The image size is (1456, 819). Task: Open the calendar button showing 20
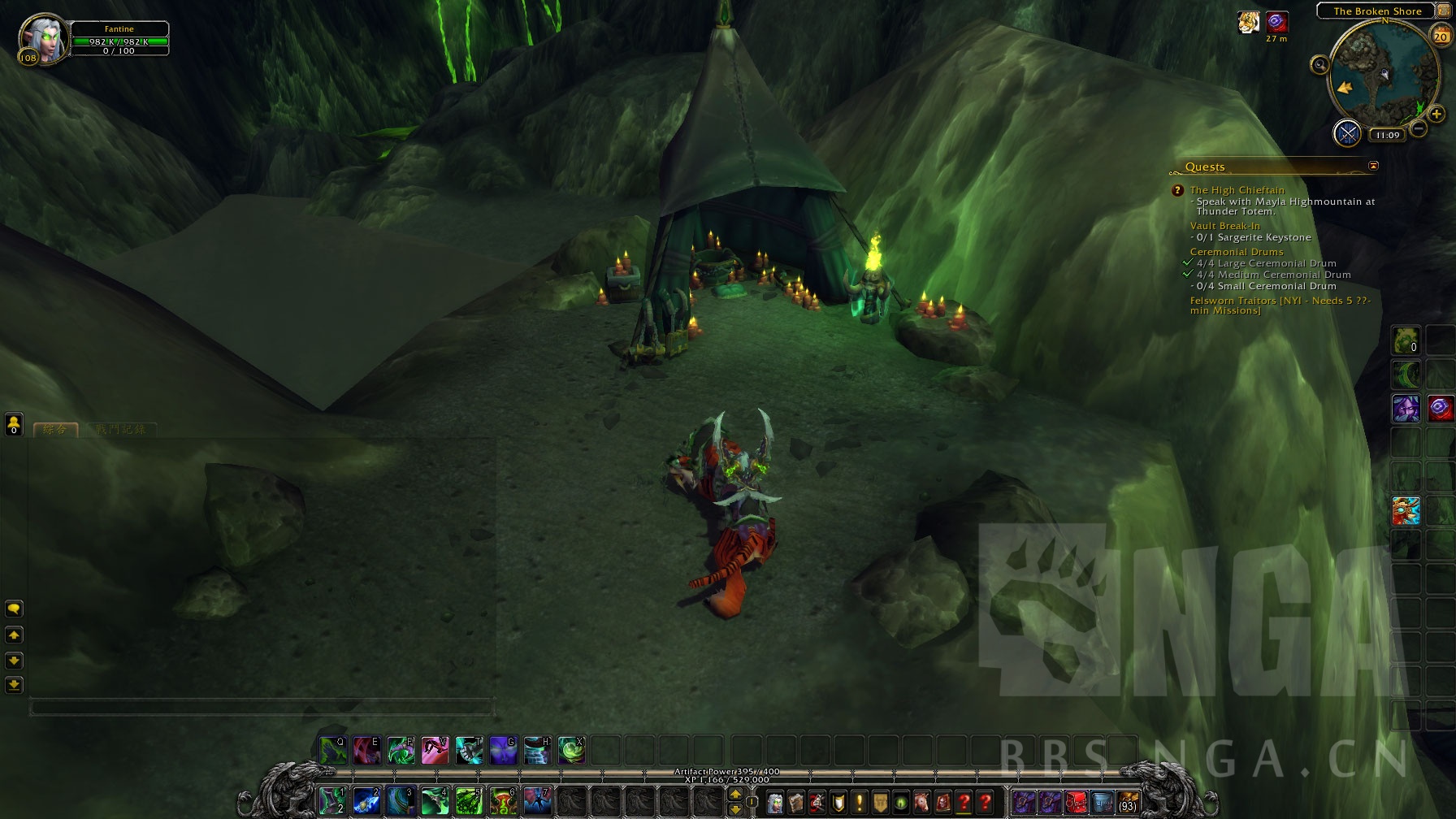click(1441, 36)
